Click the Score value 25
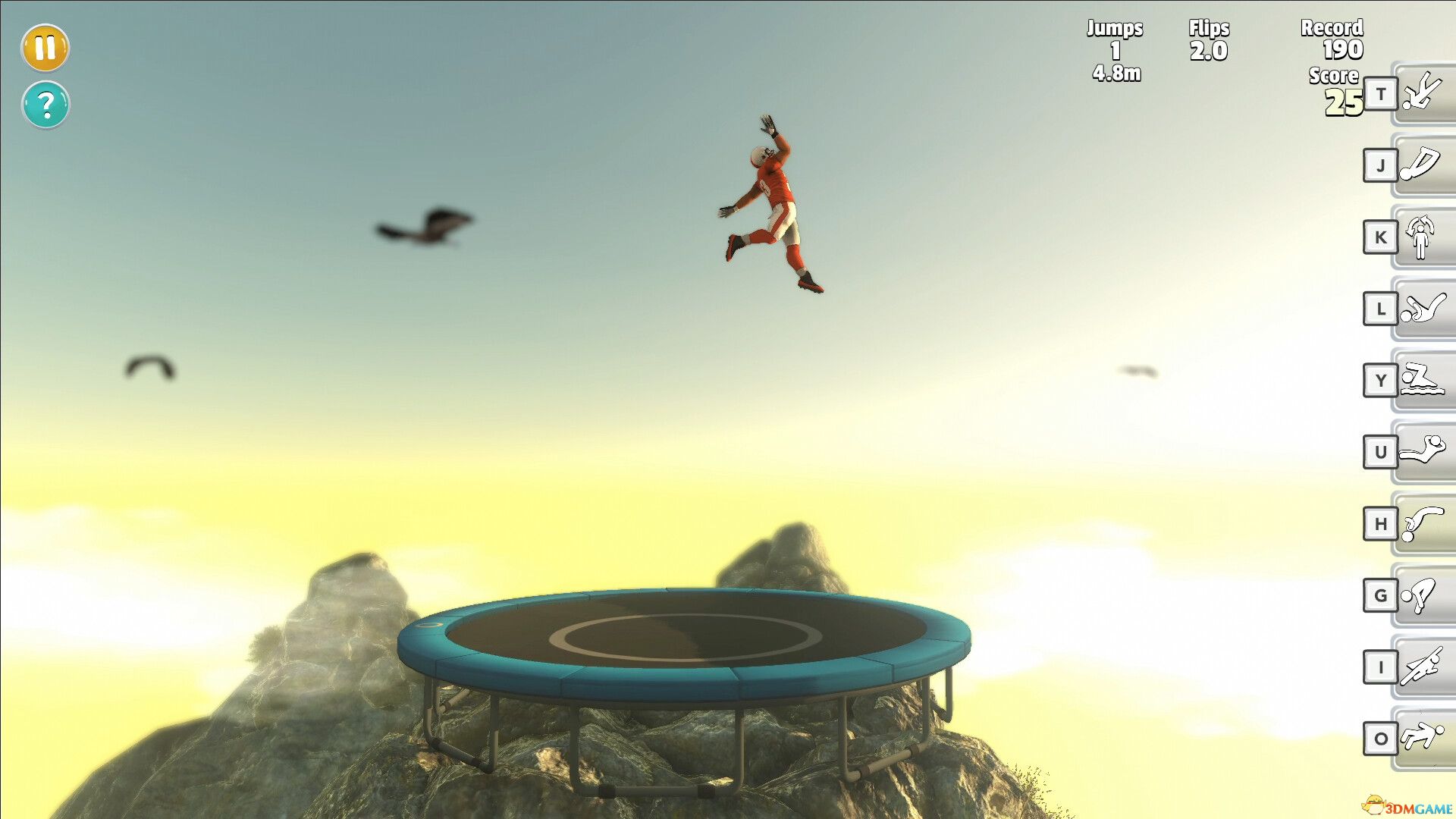Screen dimensions: 1456x819 point(1342,102)
